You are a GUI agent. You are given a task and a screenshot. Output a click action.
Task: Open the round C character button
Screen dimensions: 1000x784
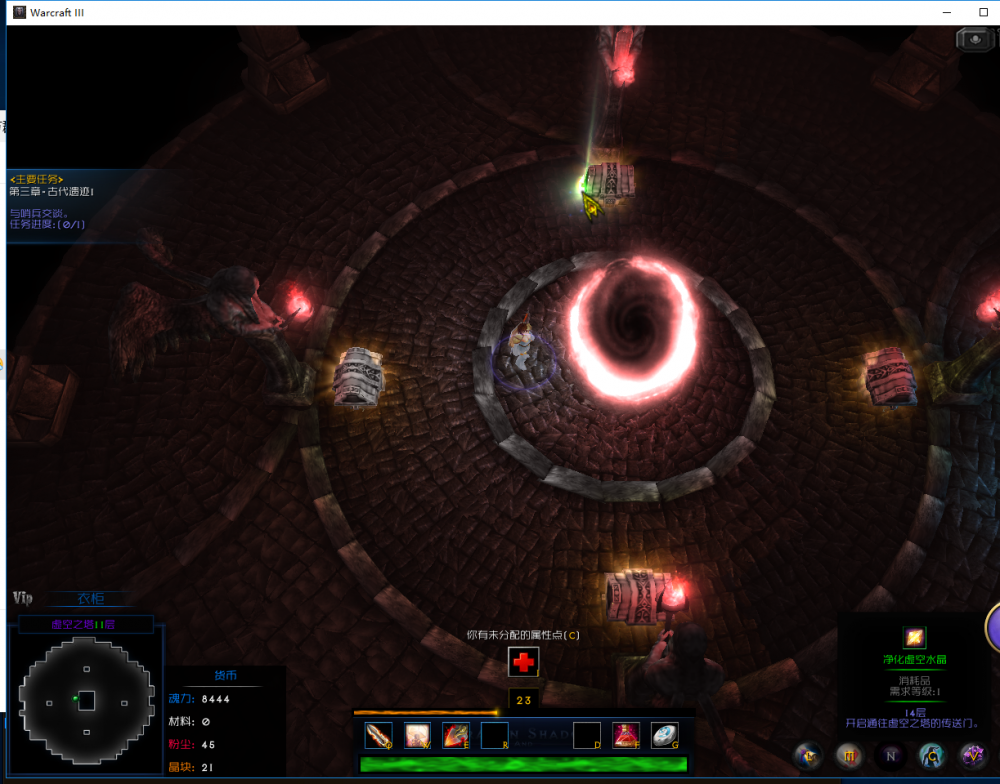coord(931,755)
